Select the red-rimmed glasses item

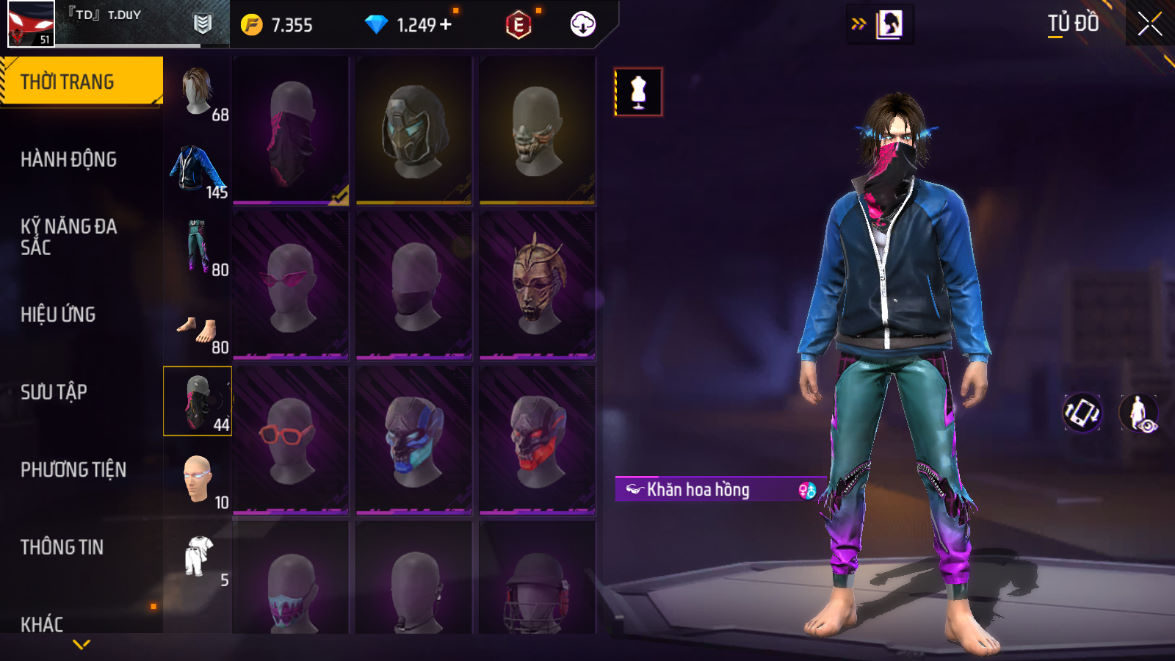290,440
